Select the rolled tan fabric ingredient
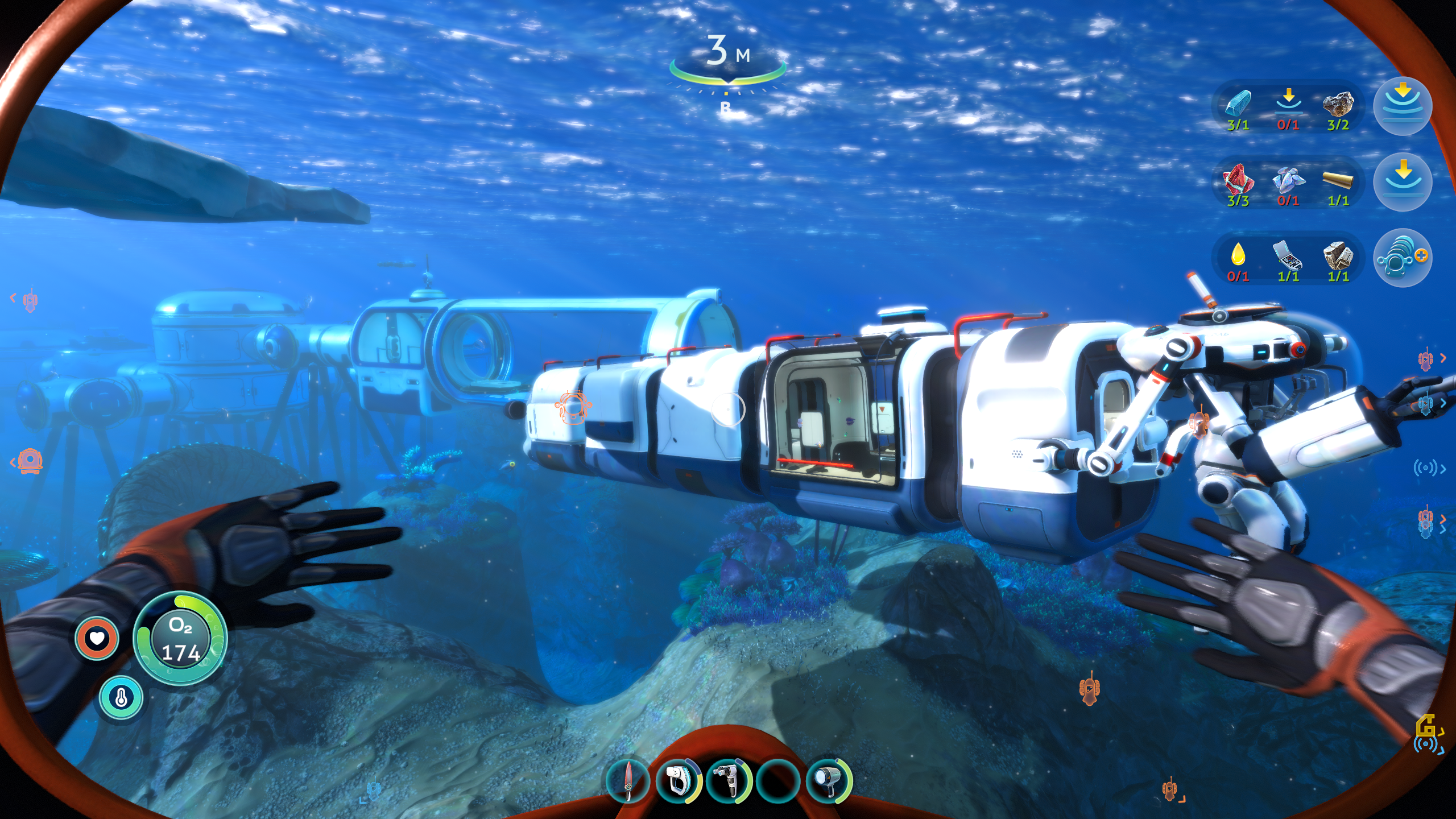1456x819 pixels. tap(1338, 181)
